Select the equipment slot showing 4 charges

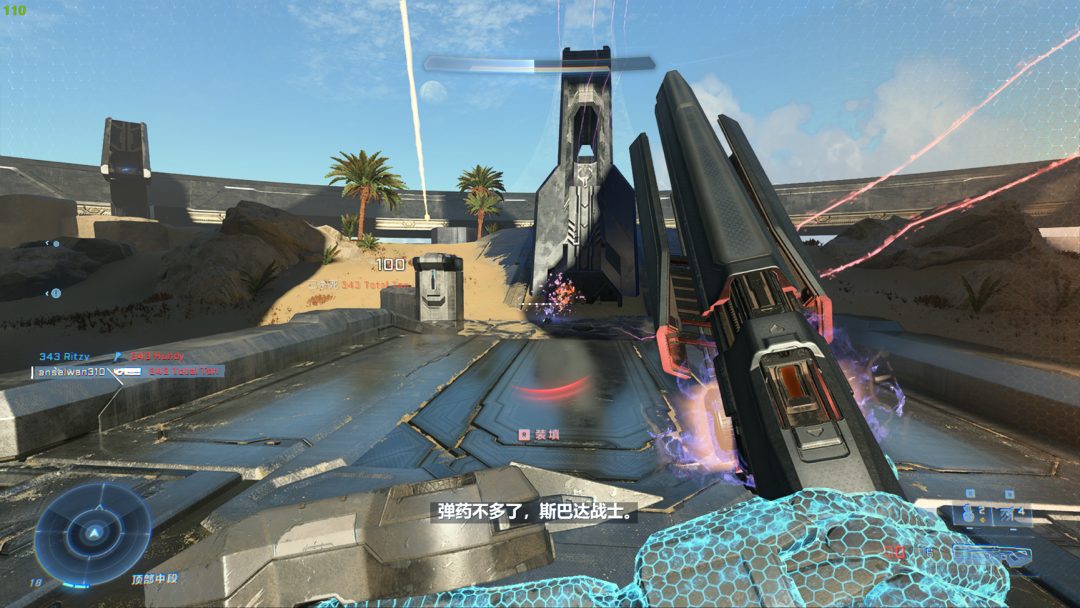pos(1012,514)
